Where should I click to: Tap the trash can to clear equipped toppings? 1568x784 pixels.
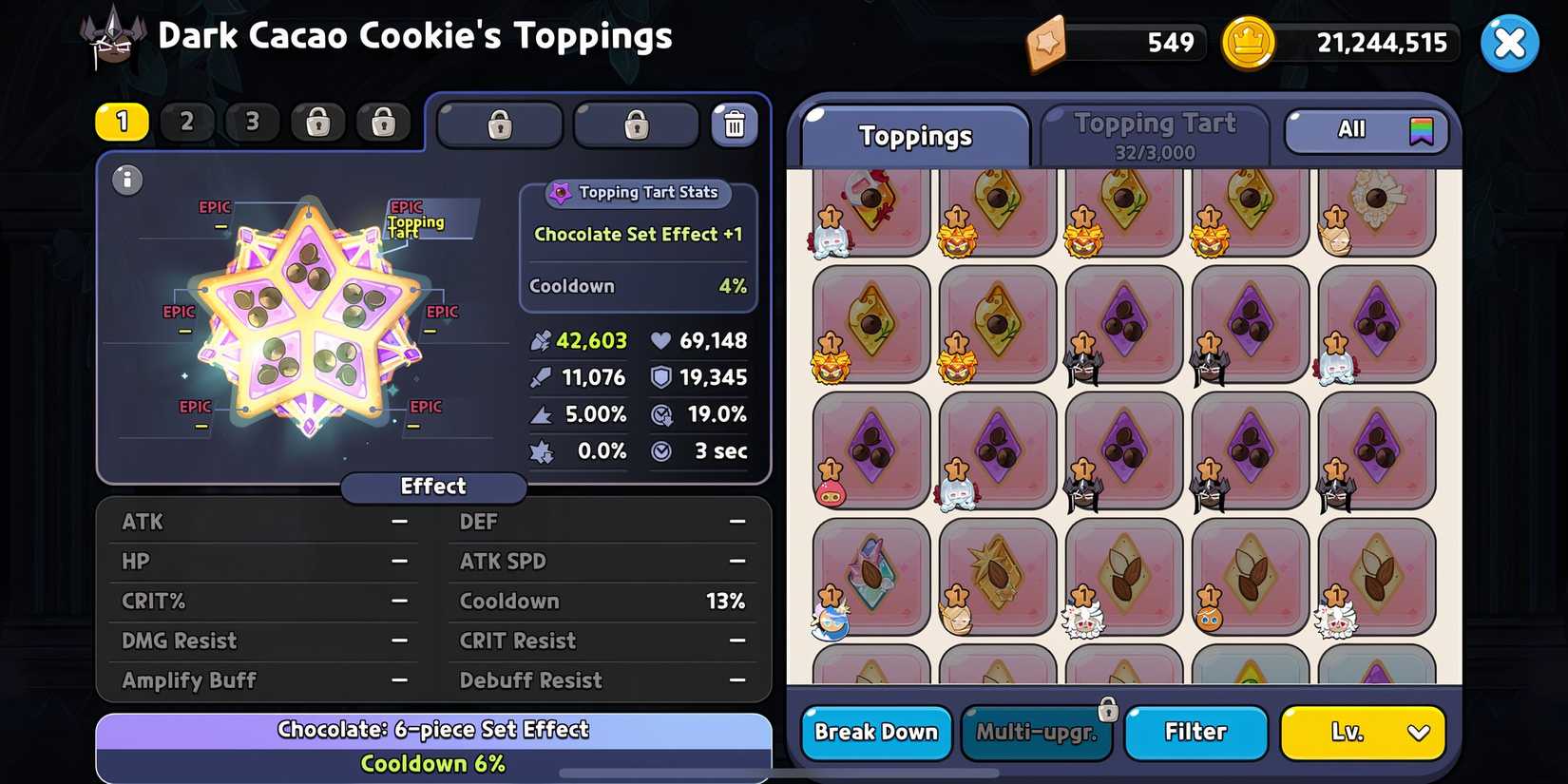733,124
